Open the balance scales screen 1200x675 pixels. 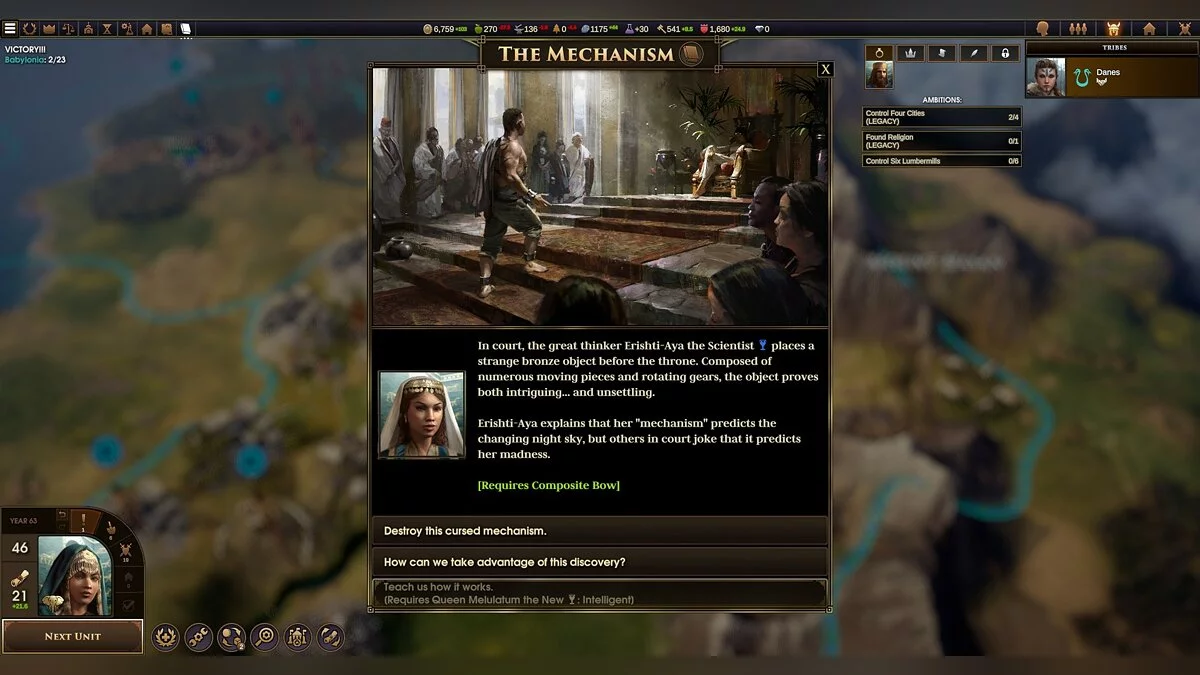(x=68, y=28)
